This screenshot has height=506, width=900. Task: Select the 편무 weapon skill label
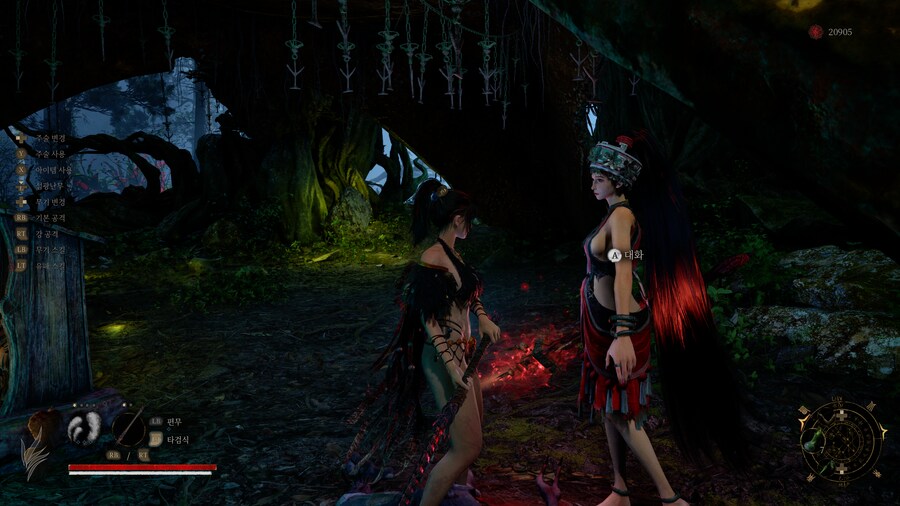pos(174,421)
